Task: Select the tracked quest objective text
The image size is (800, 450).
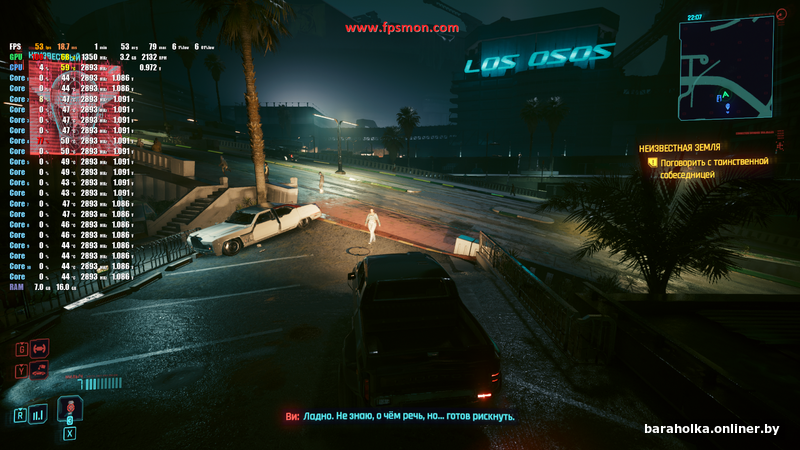Action: click(713, 167)
